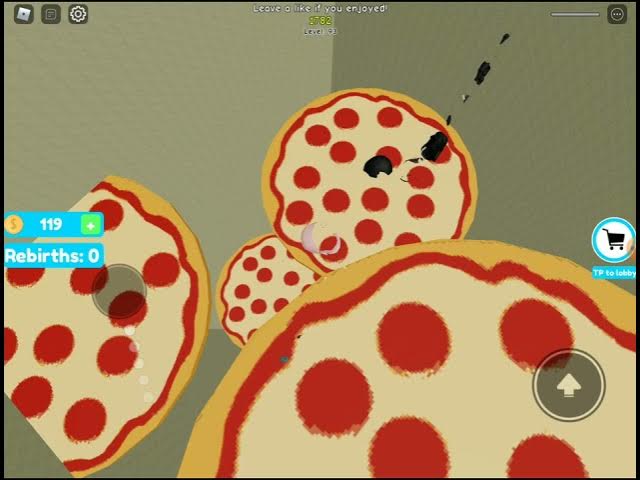Tap the jump arrow button
640x480 pixels.
pyautogui.click(x=569, y=384)
